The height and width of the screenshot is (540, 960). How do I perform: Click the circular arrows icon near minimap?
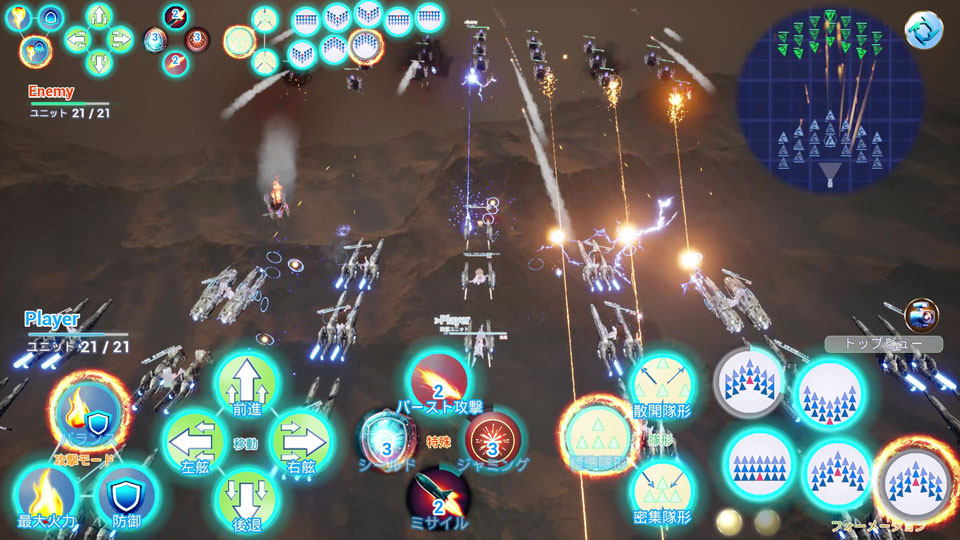[x=923, y=30]
